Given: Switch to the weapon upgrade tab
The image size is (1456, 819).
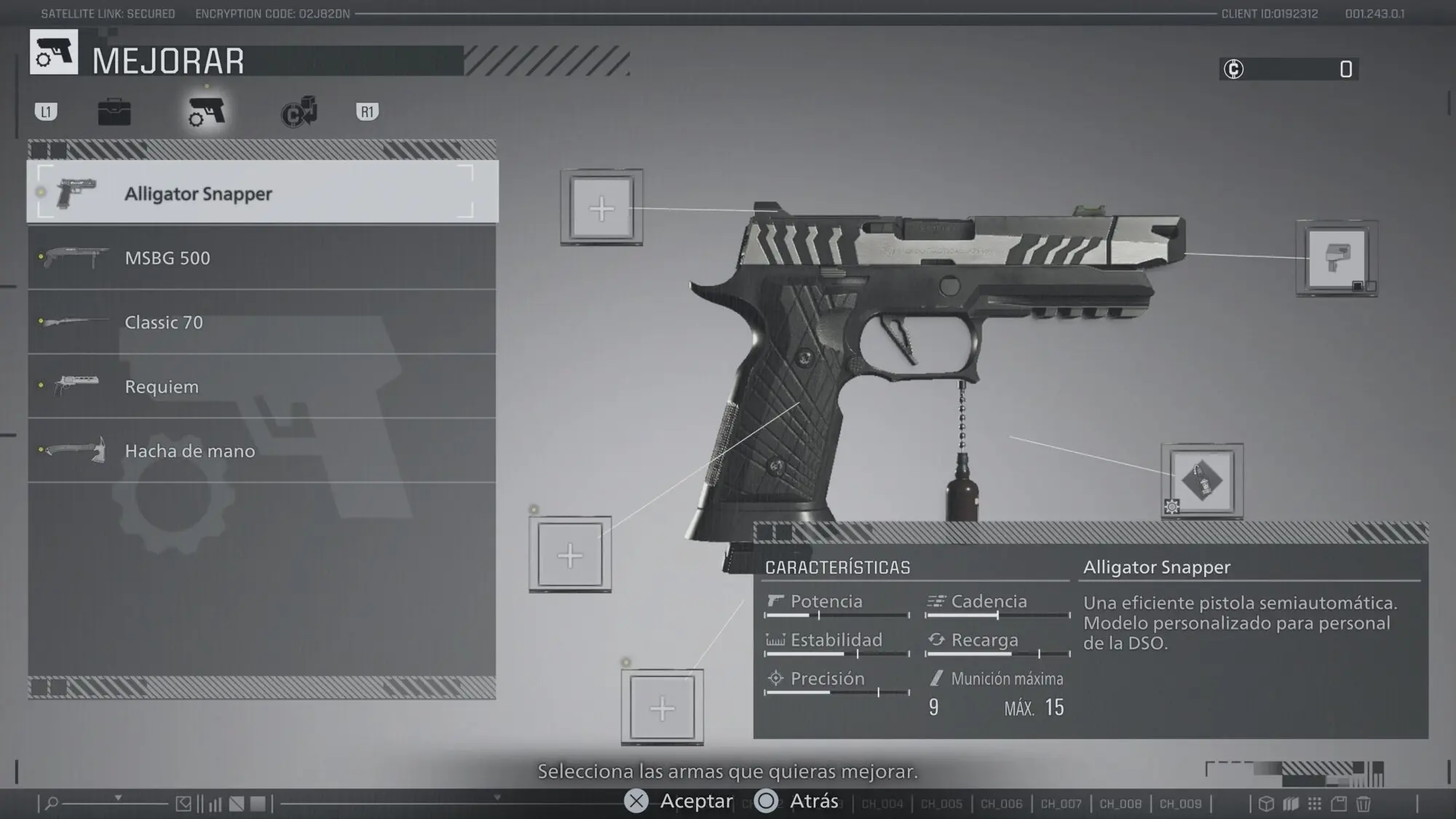Looking at the screenshot, I should click(x=207, y=112).
